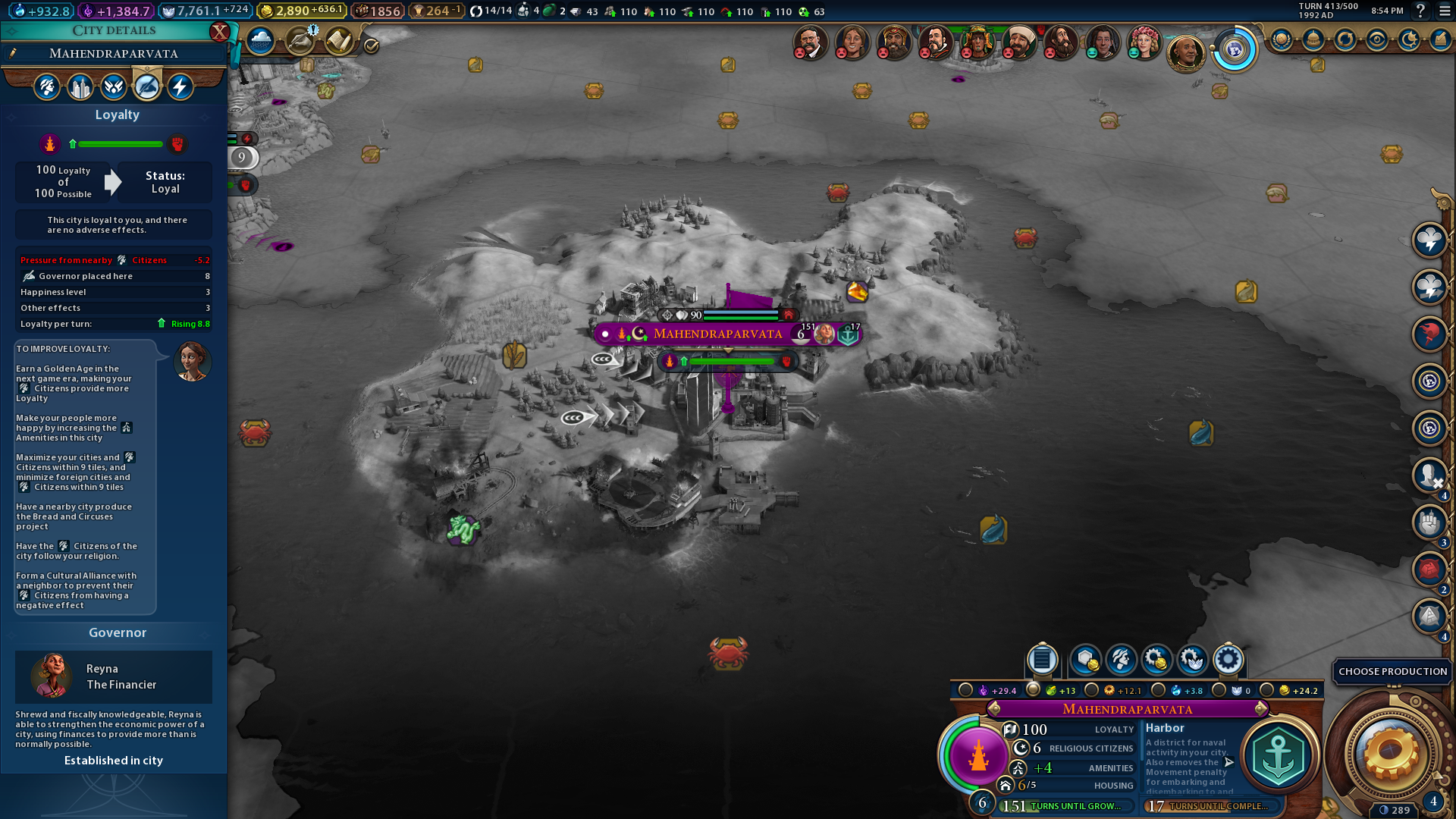Open the Civilopedia question mark
The height and width of the screenshot is (819, 1456).
tap(1420, 11)
